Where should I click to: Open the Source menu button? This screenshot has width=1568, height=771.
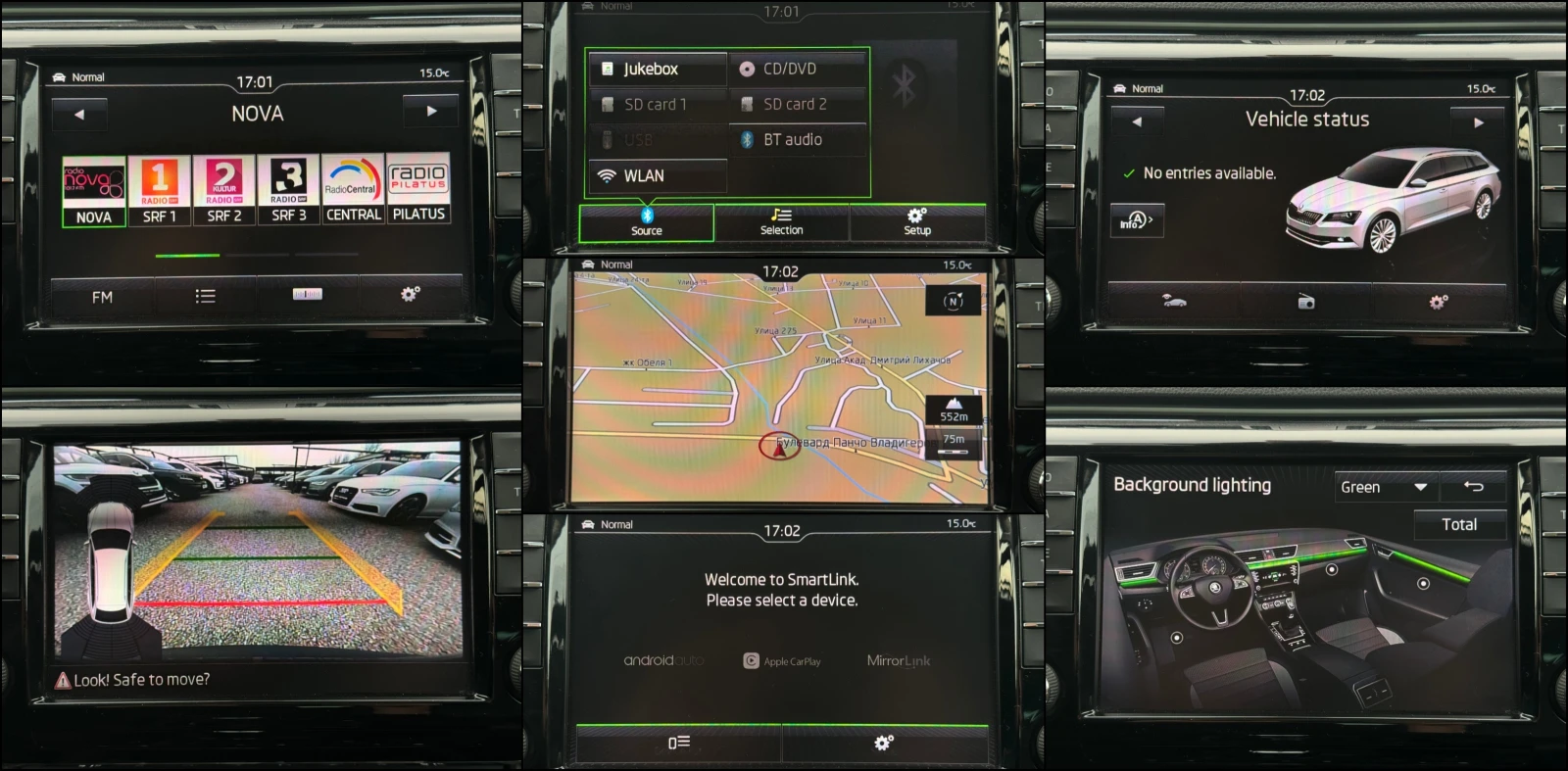pyautogui.click(x=646, y=222)
